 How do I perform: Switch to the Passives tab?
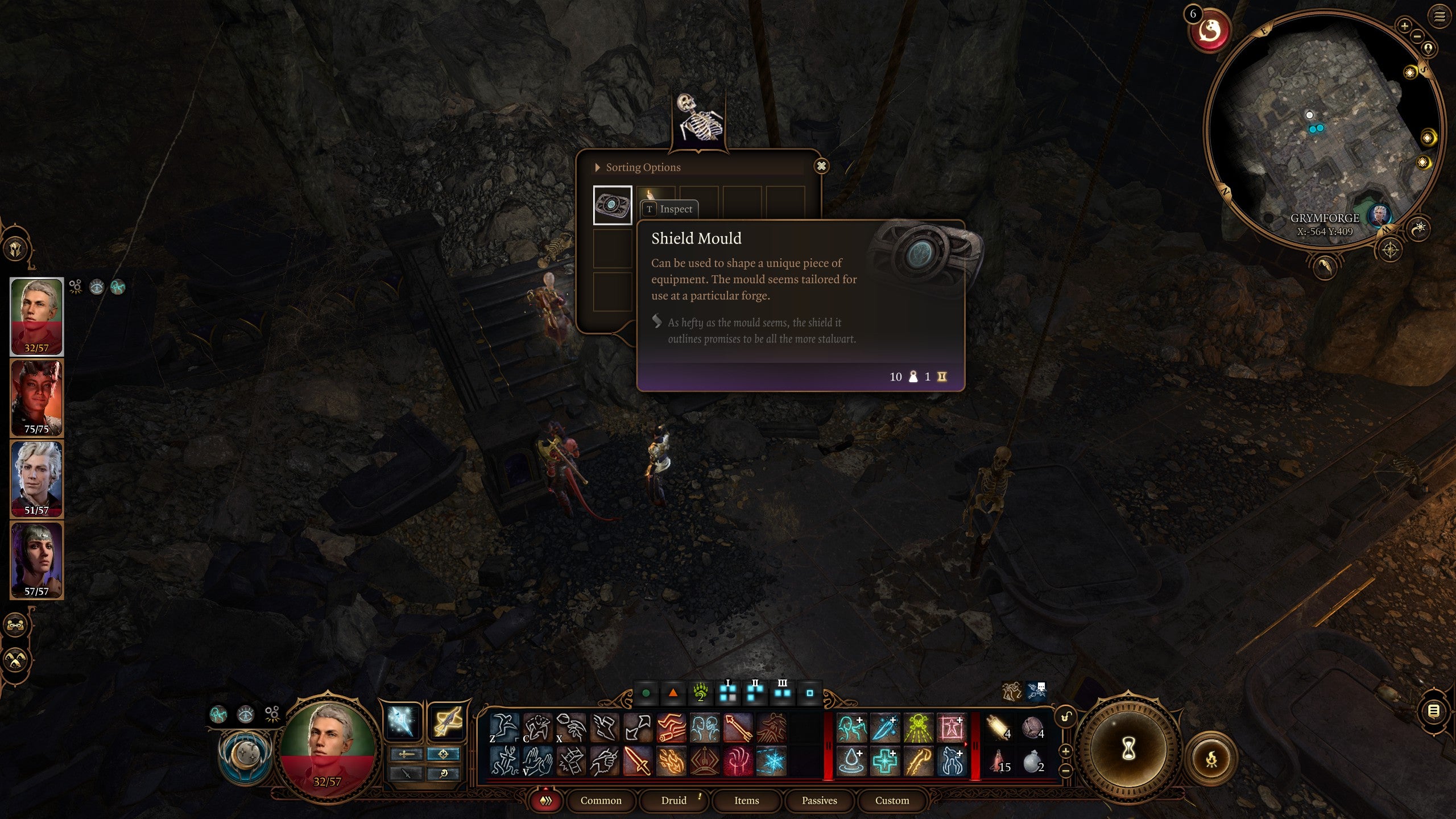820,800
